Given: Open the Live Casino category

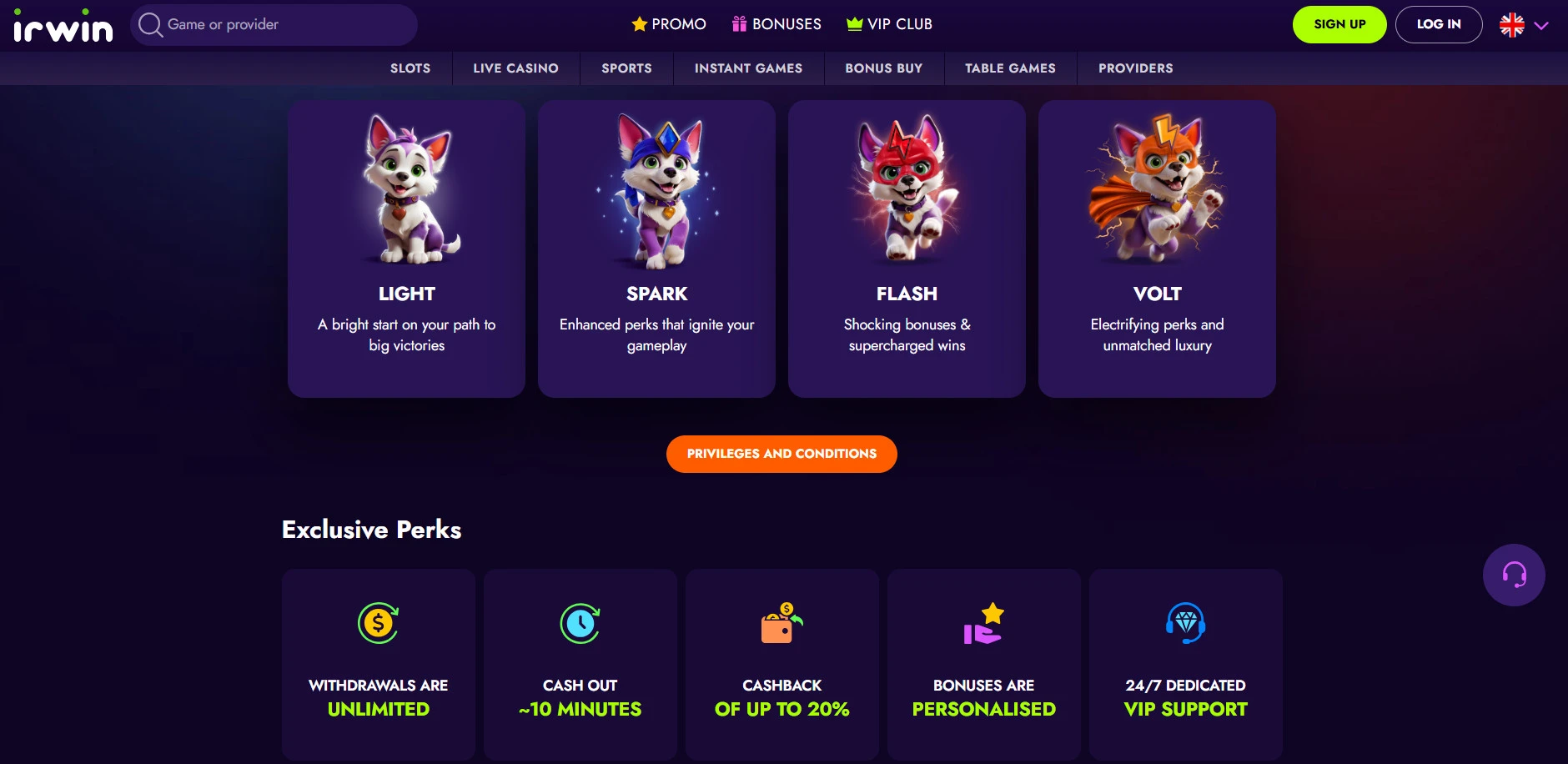Looking at the screenshot, I should click(515, 68).
